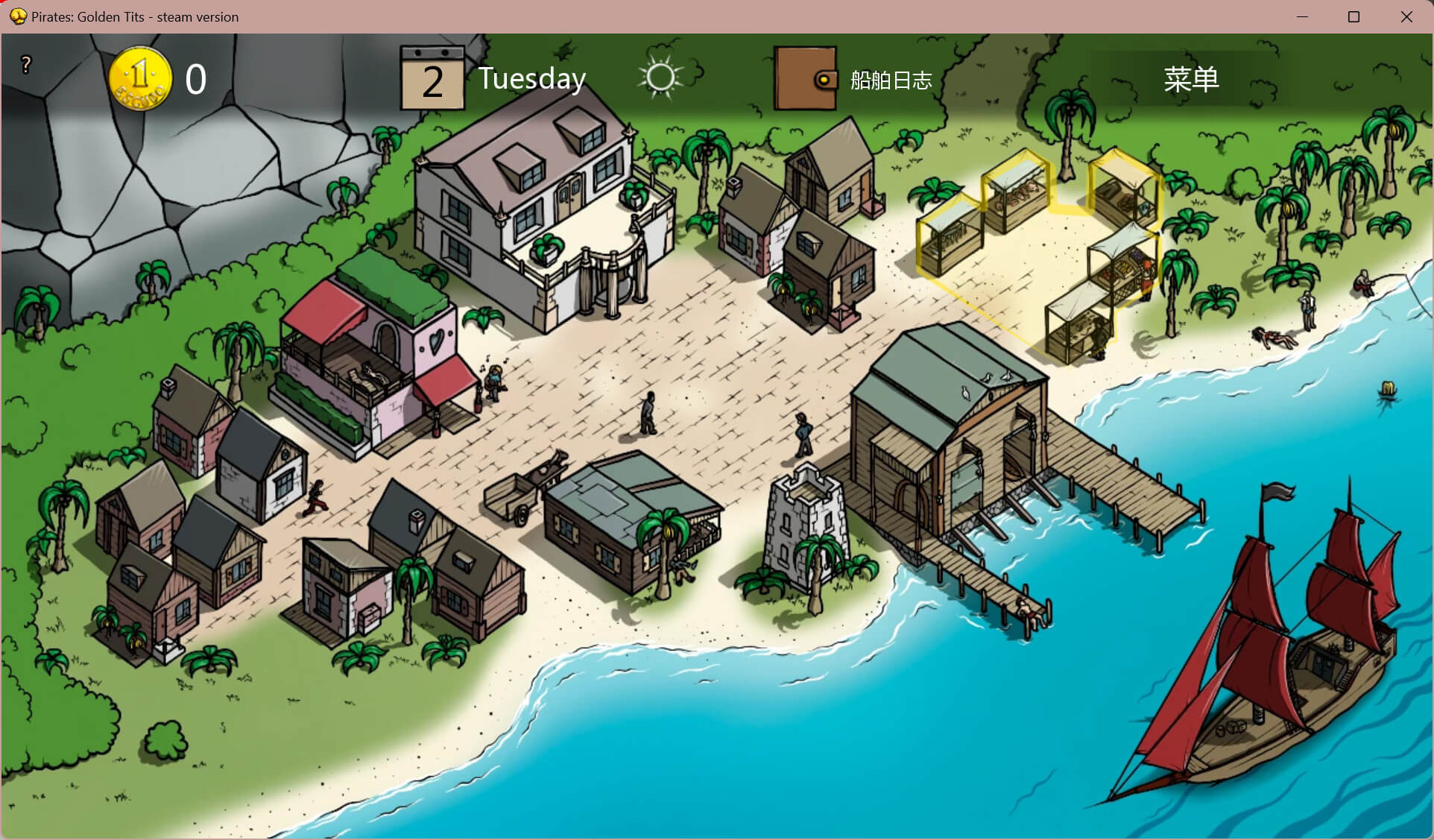
Task: Maximize the game window
Action: (x=1354, y=16)
